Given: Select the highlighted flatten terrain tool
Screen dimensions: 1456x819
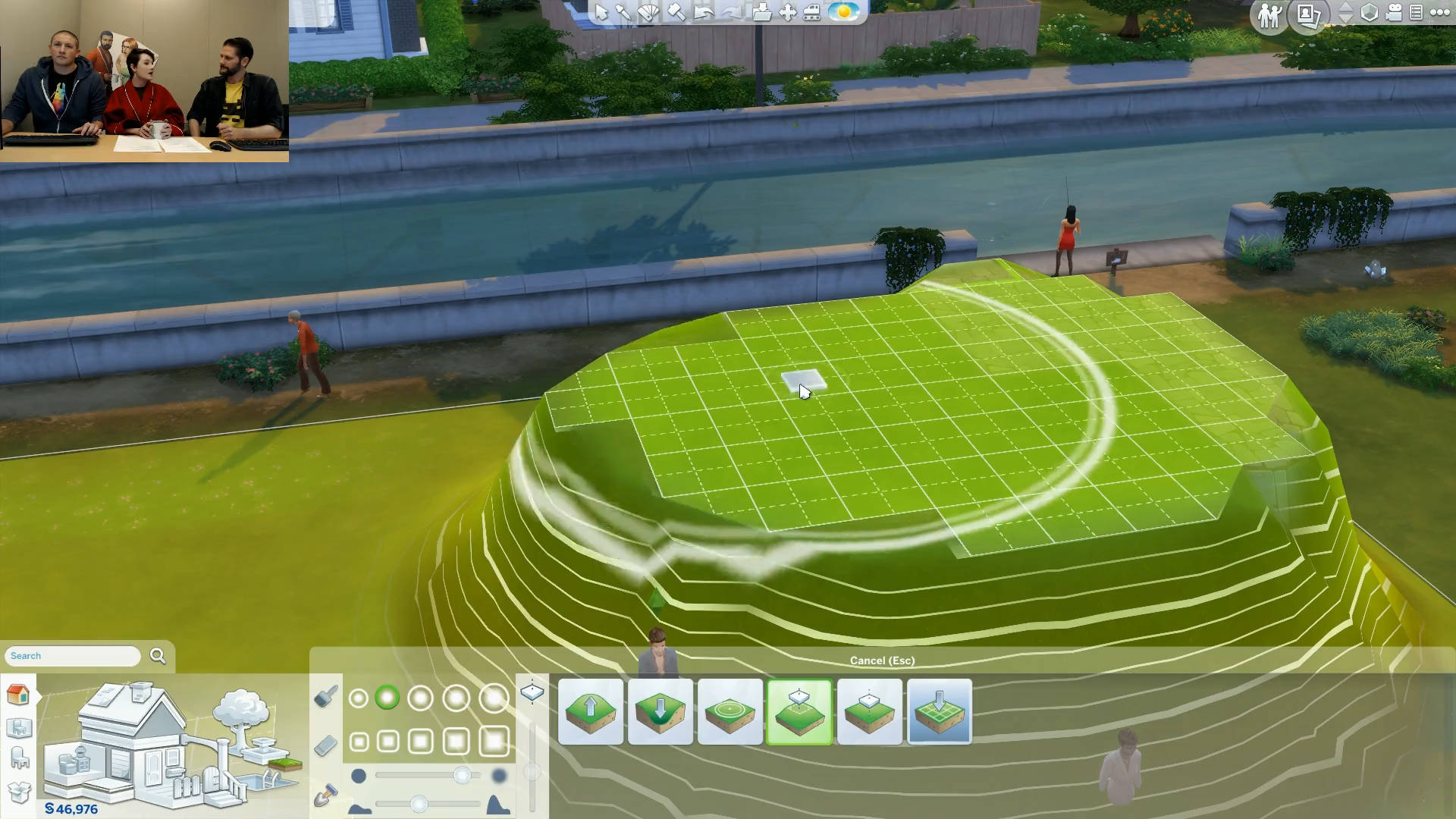Looking at the screenshot, I should coord(800,711).
